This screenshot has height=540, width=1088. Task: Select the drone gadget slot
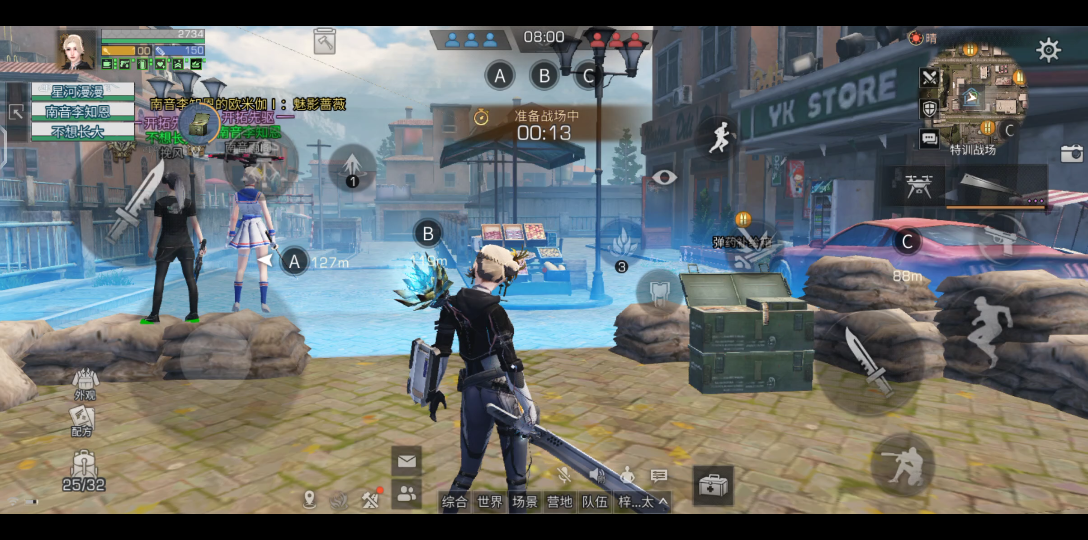click(913, 184)
